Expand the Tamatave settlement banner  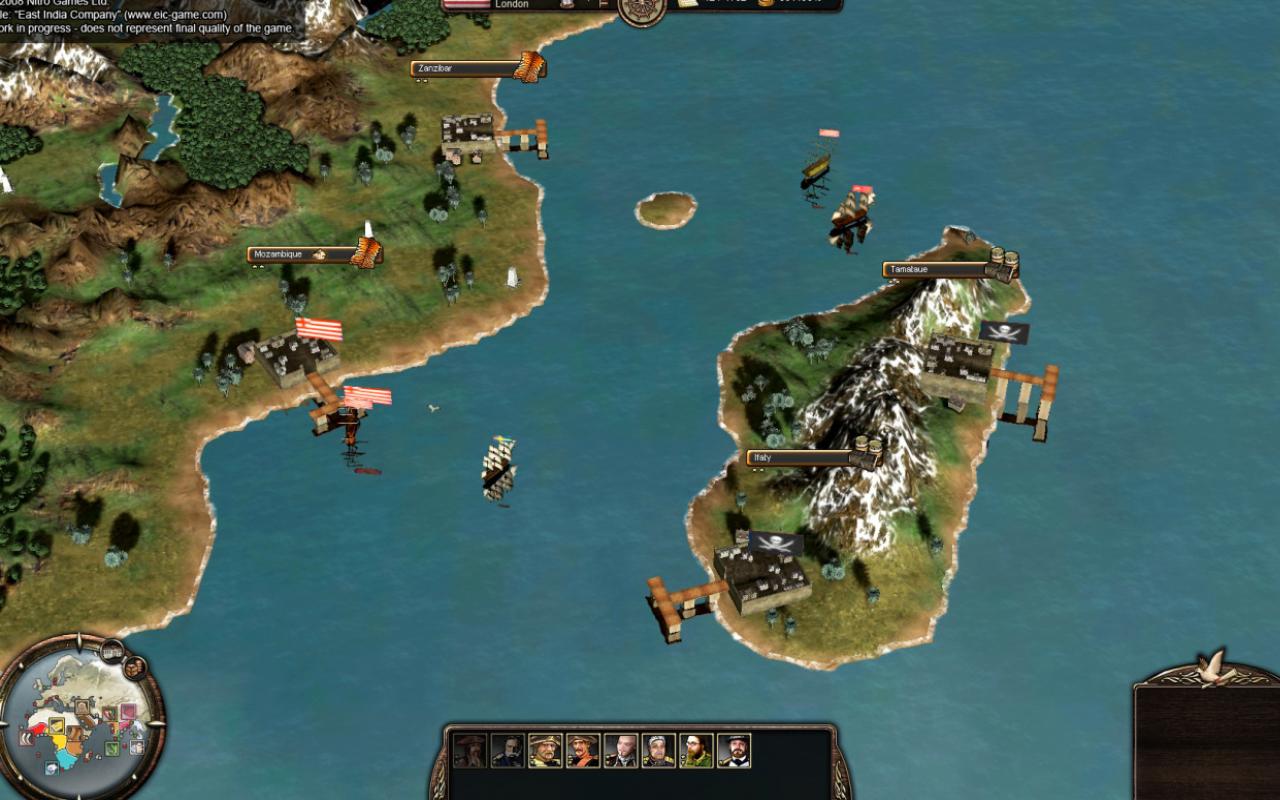tap(1000, 262)
